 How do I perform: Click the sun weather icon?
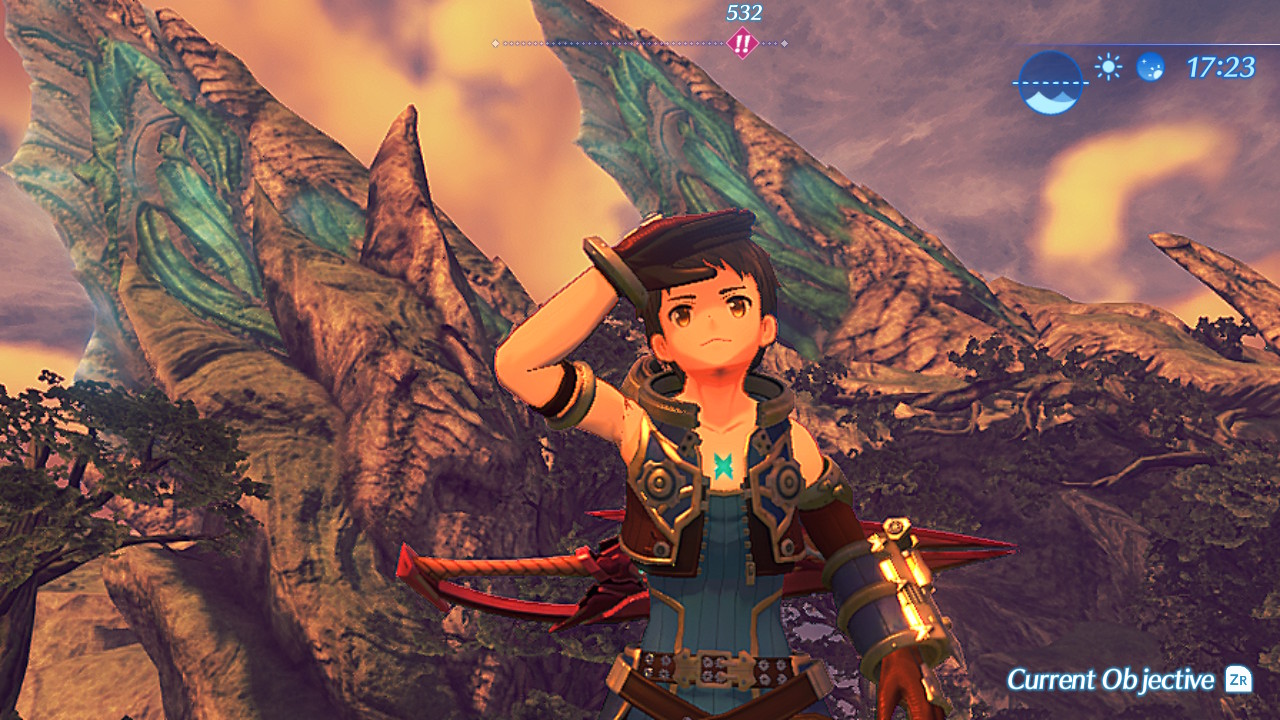click(x=1108, y=67)
